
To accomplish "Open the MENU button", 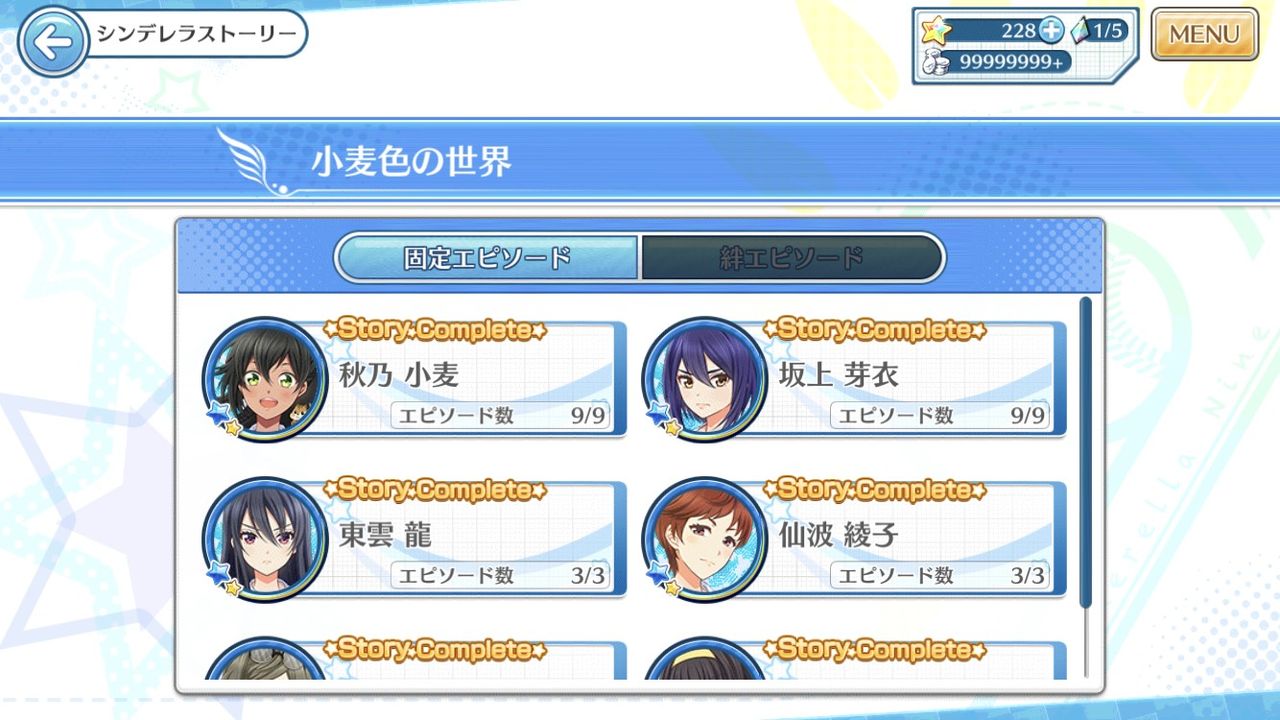I will (x=1204, y=33).
